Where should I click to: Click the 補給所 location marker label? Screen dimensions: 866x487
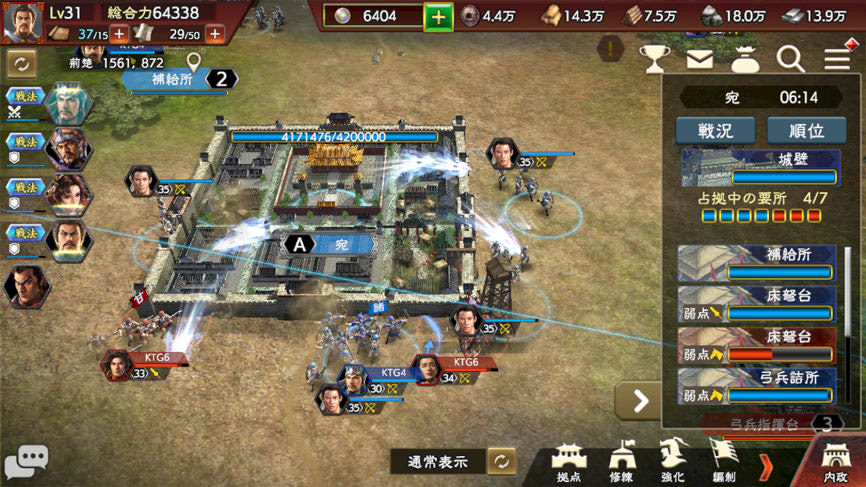[173, 79]
